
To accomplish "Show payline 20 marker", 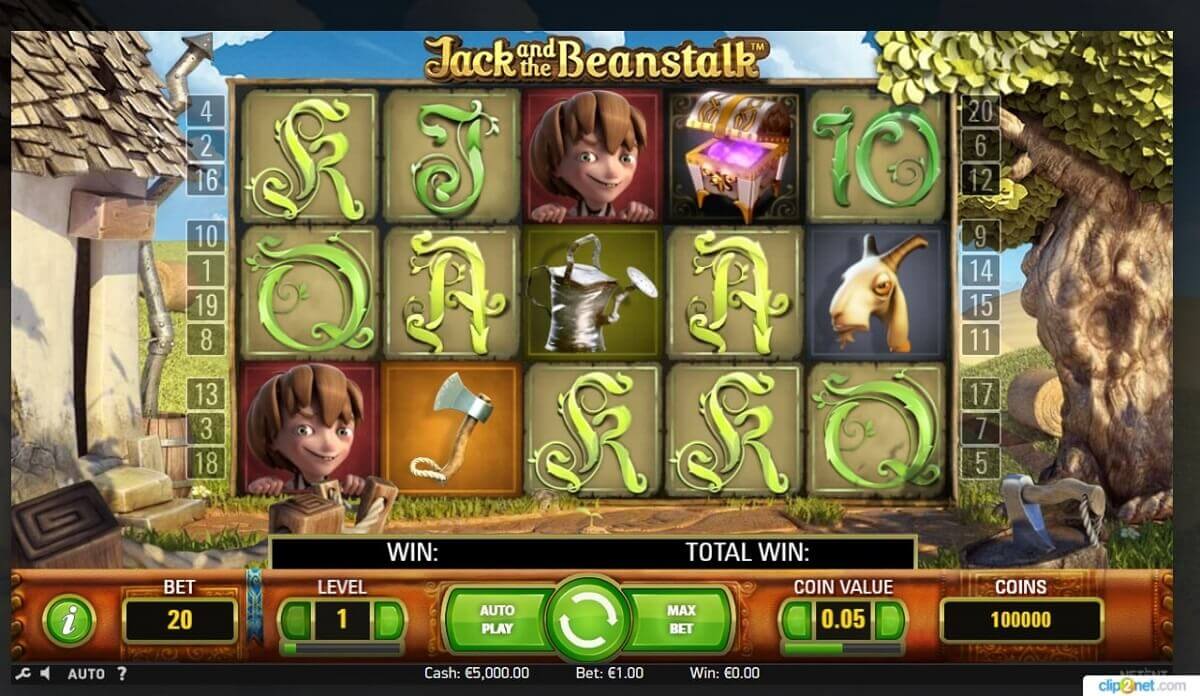I will [980, 112].
